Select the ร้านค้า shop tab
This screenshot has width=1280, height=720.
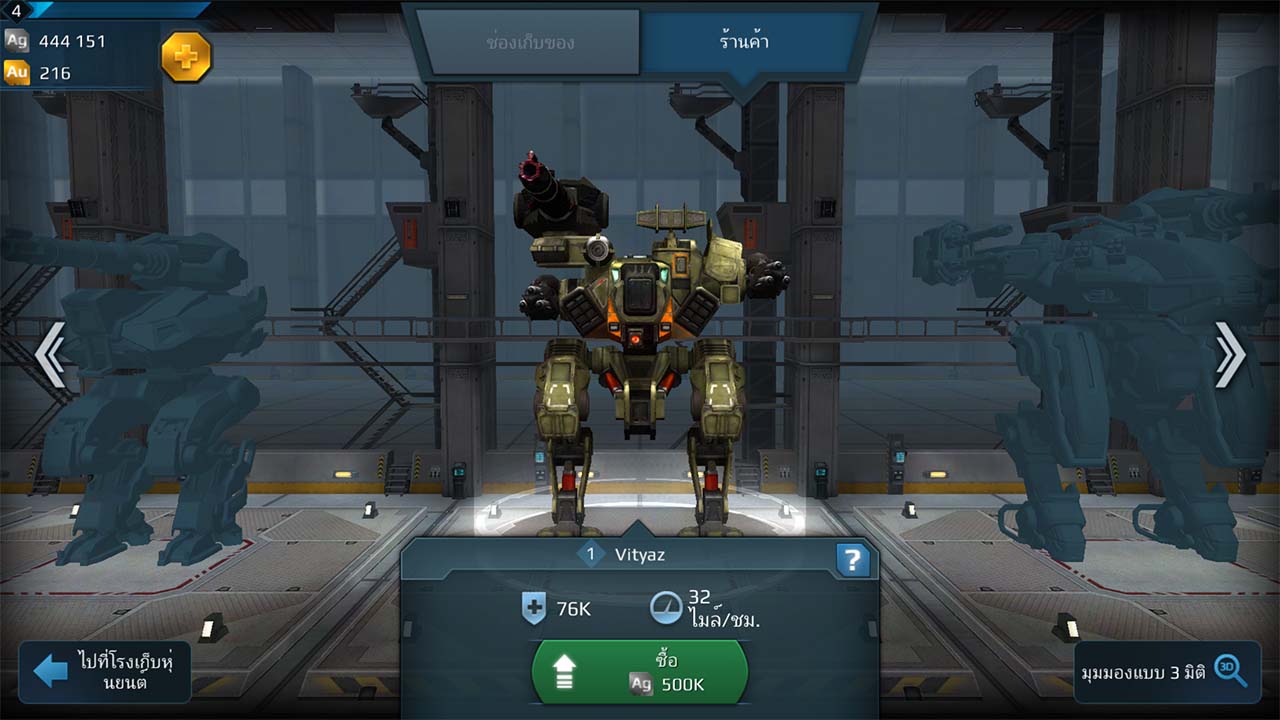pyautogui.click(x=746, y=43)
